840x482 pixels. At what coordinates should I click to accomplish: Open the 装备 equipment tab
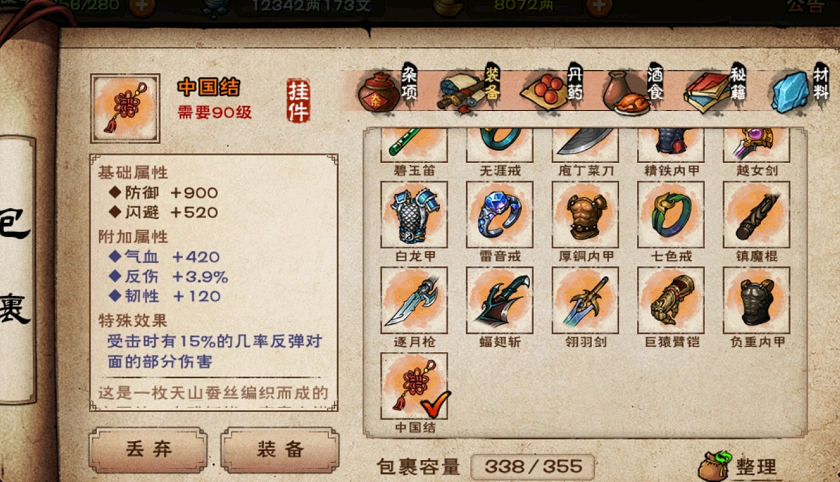coord(468,92)
